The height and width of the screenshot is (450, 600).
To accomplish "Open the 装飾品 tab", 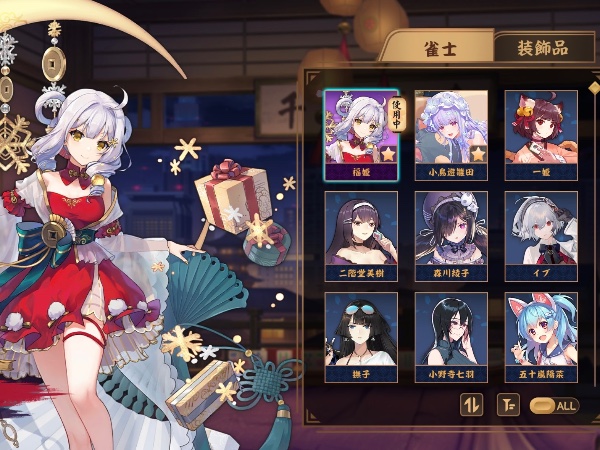I will click(542, 47).
